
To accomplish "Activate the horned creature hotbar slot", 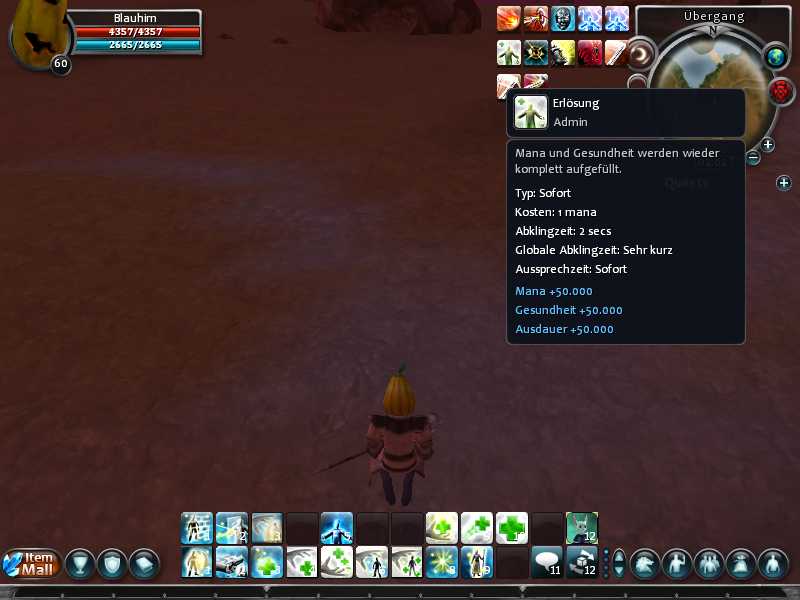I will click(x=582, y=527).
